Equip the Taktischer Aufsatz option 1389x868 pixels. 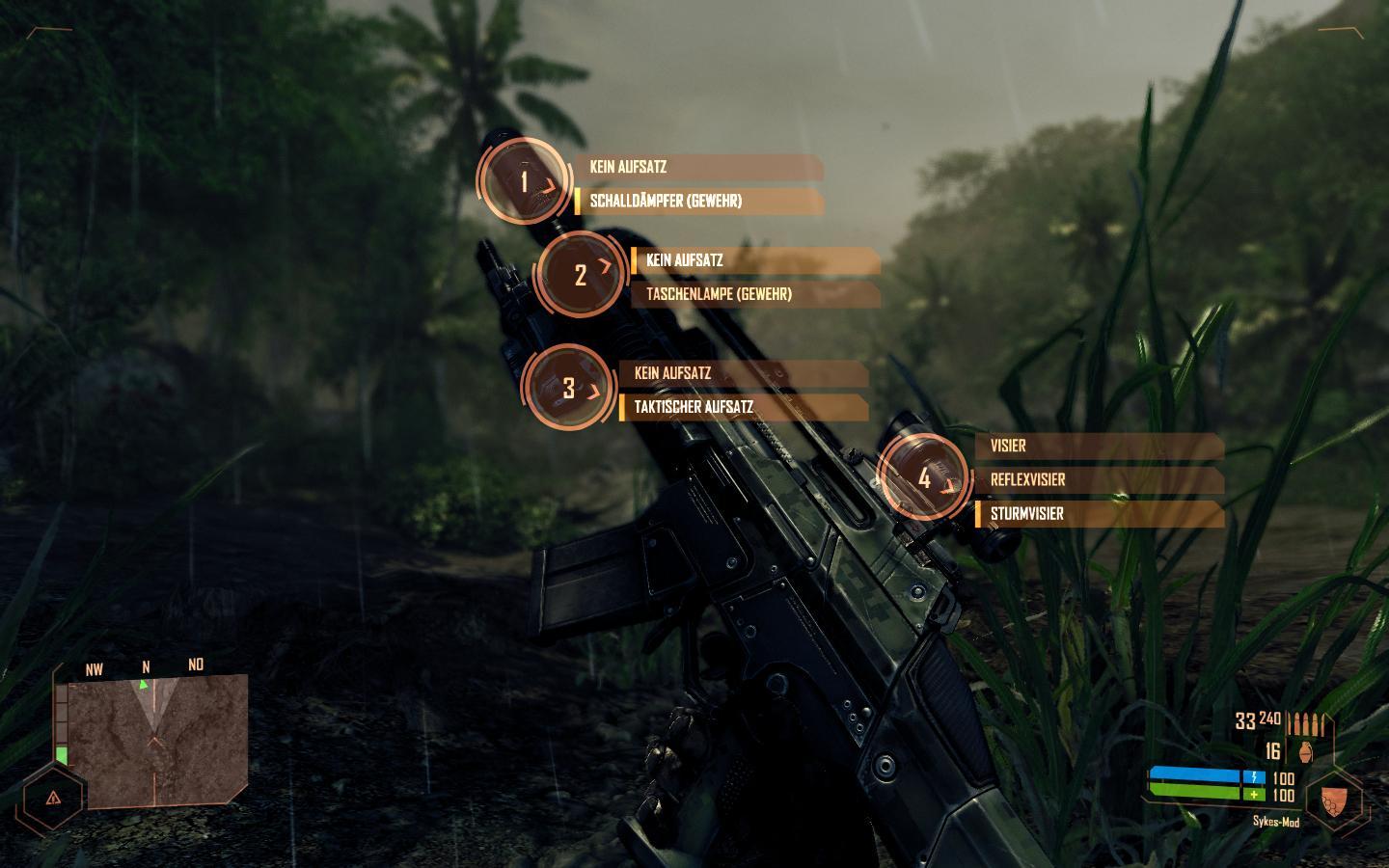tap(743, 407)
